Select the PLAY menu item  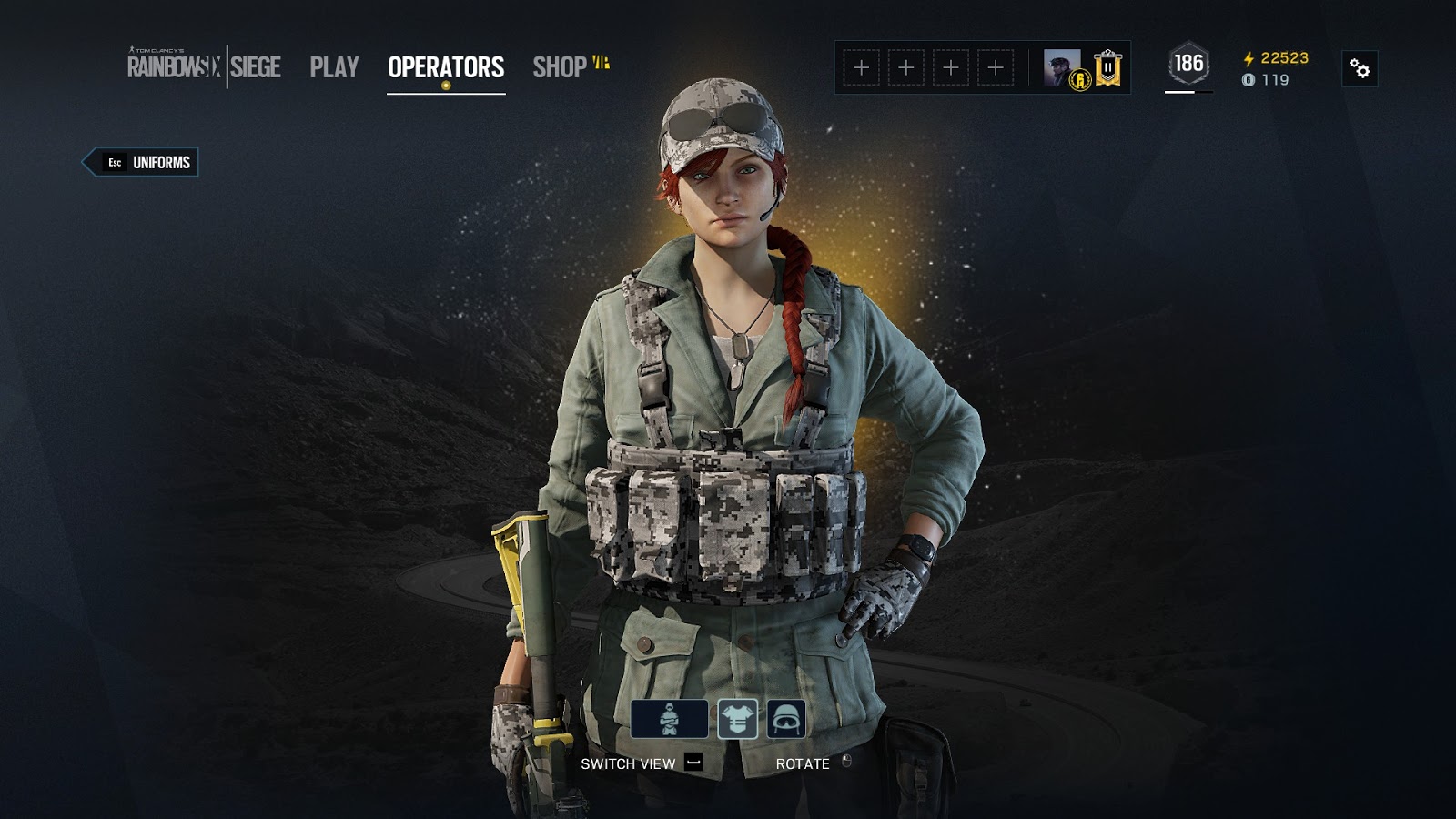click(334, 66)
